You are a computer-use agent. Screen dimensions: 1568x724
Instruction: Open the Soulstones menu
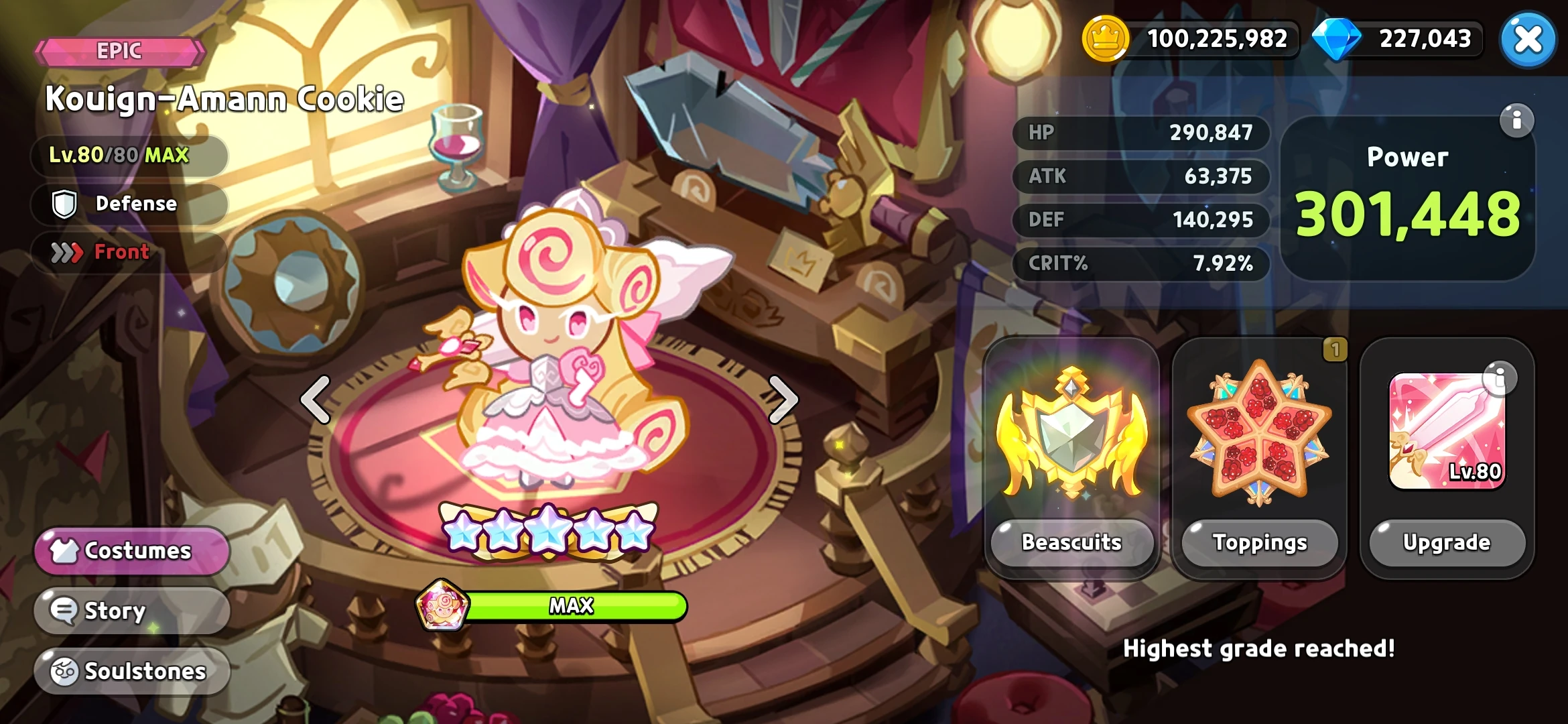pos(131,670)
